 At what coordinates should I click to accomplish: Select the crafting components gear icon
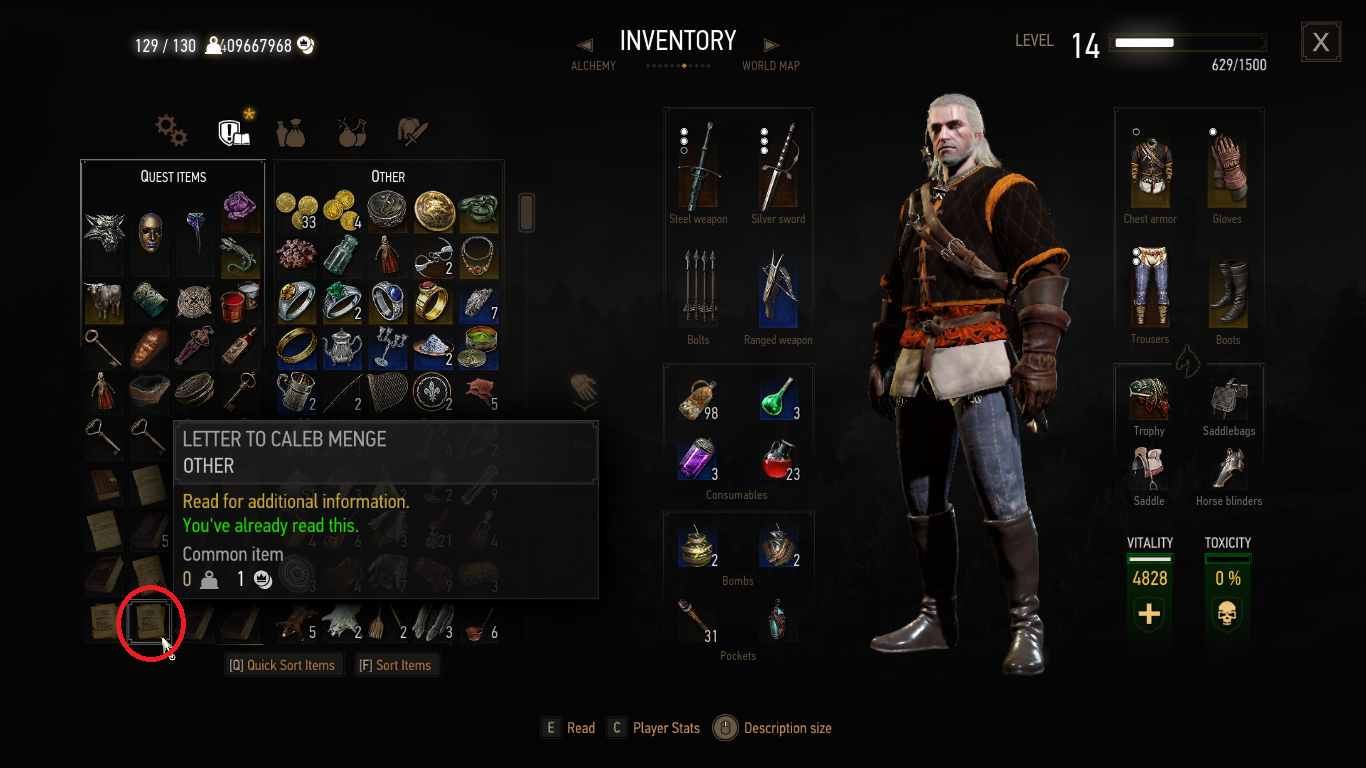coord(170,130)
